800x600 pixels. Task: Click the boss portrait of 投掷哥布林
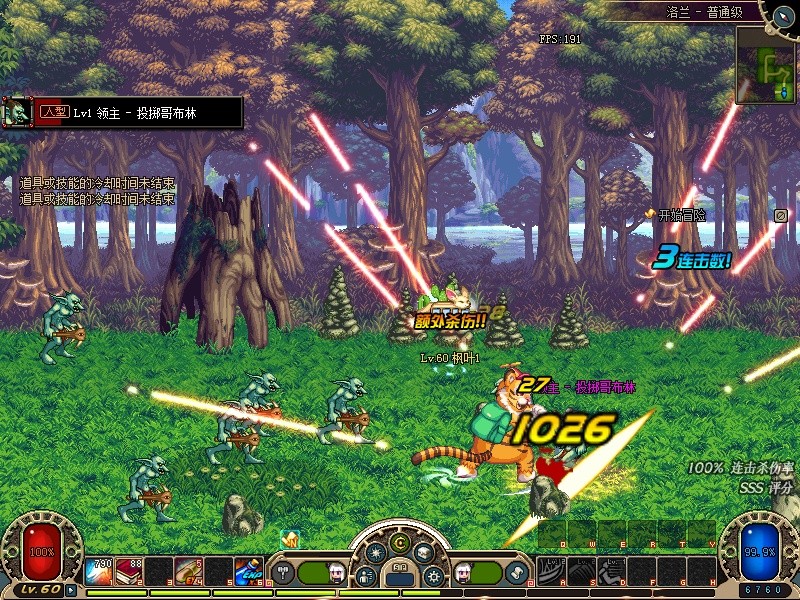(16, 112)
